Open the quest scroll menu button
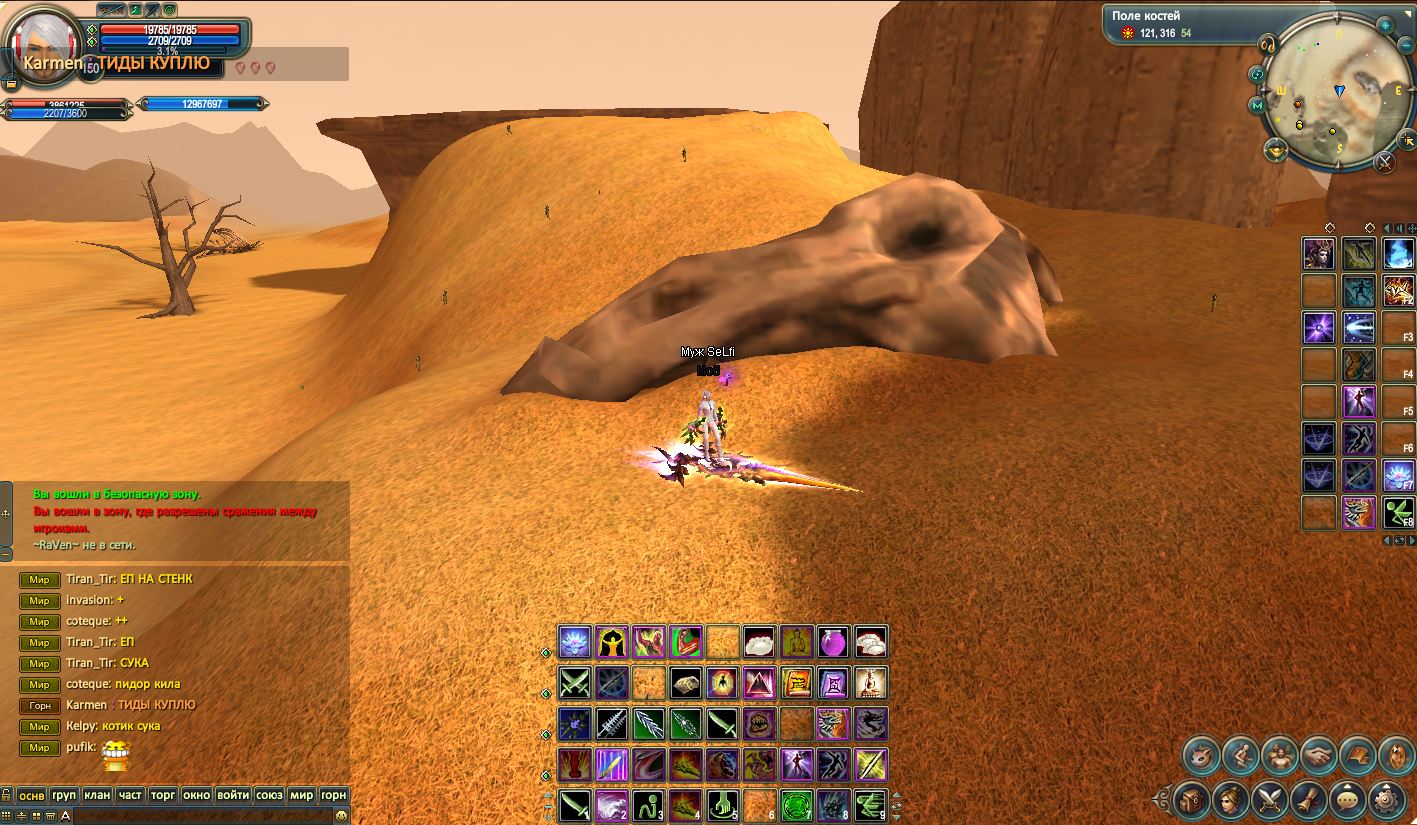The image size is (1417, 825). tap(1307, 799)
